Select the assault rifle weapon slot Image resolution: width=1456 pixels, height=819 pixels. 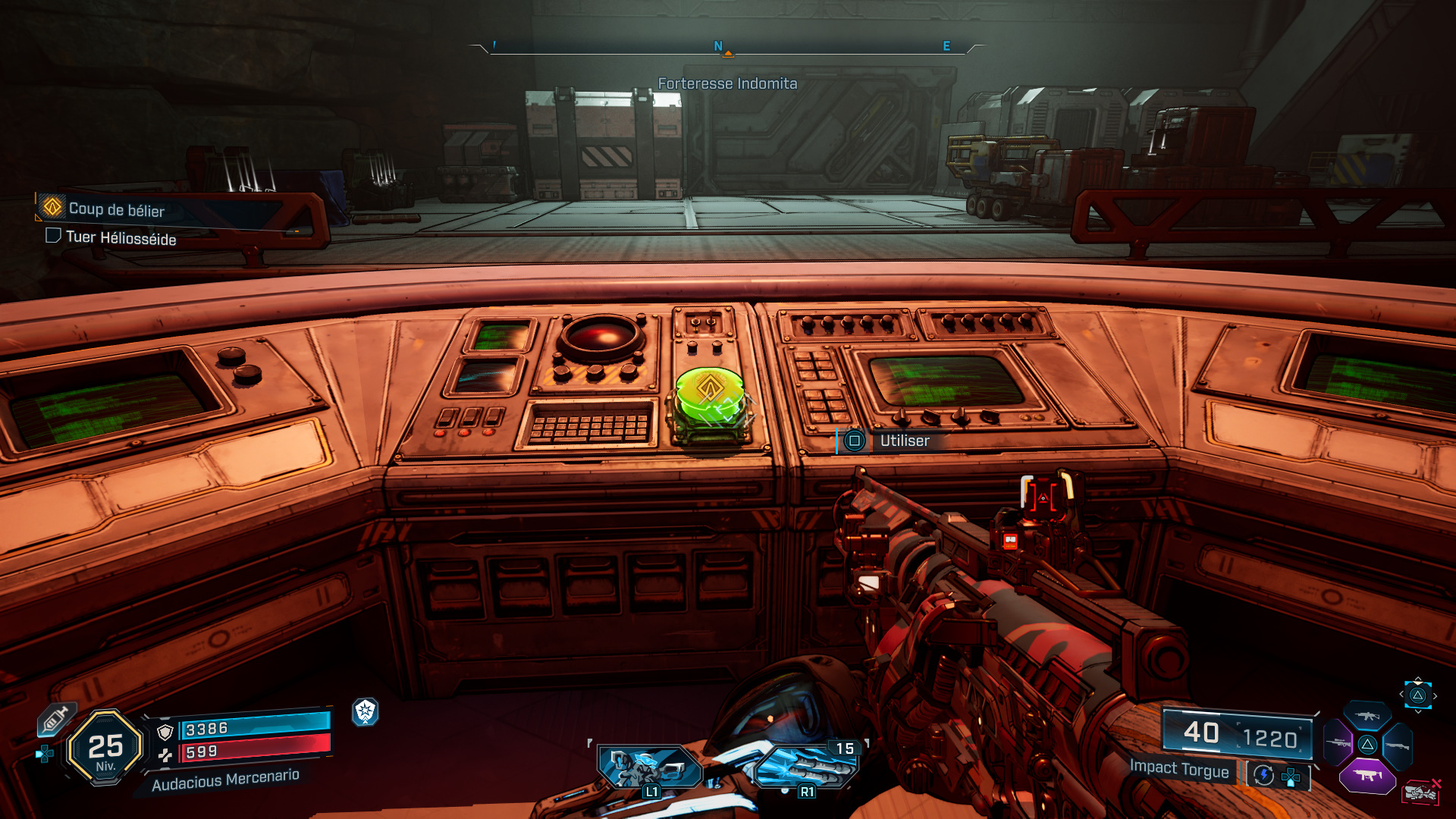pos(1367,716)
